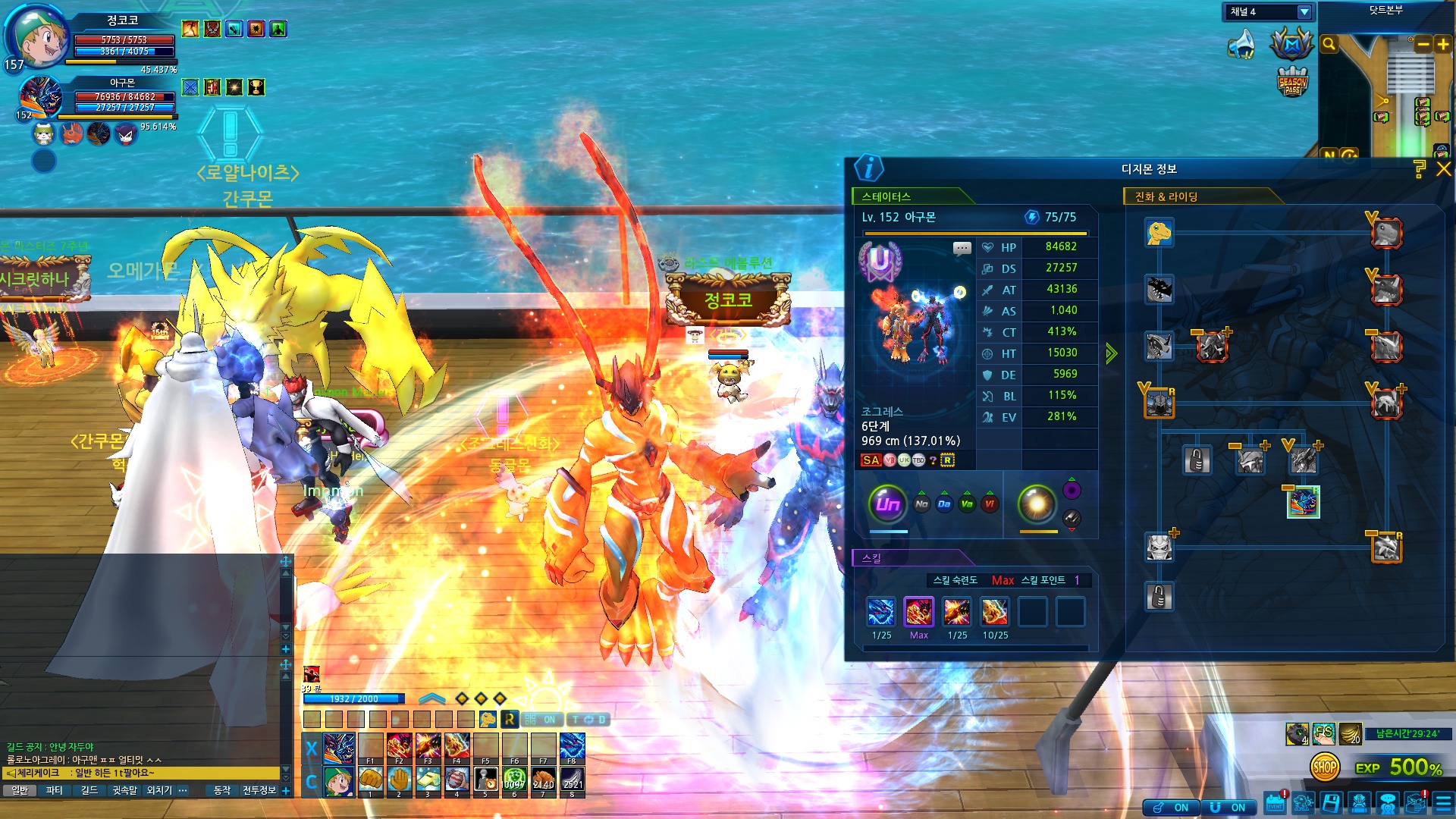This screenshot has height=819, width=1456.
Task: Zoom in the minimap with the plus button
Action: 1442,45
